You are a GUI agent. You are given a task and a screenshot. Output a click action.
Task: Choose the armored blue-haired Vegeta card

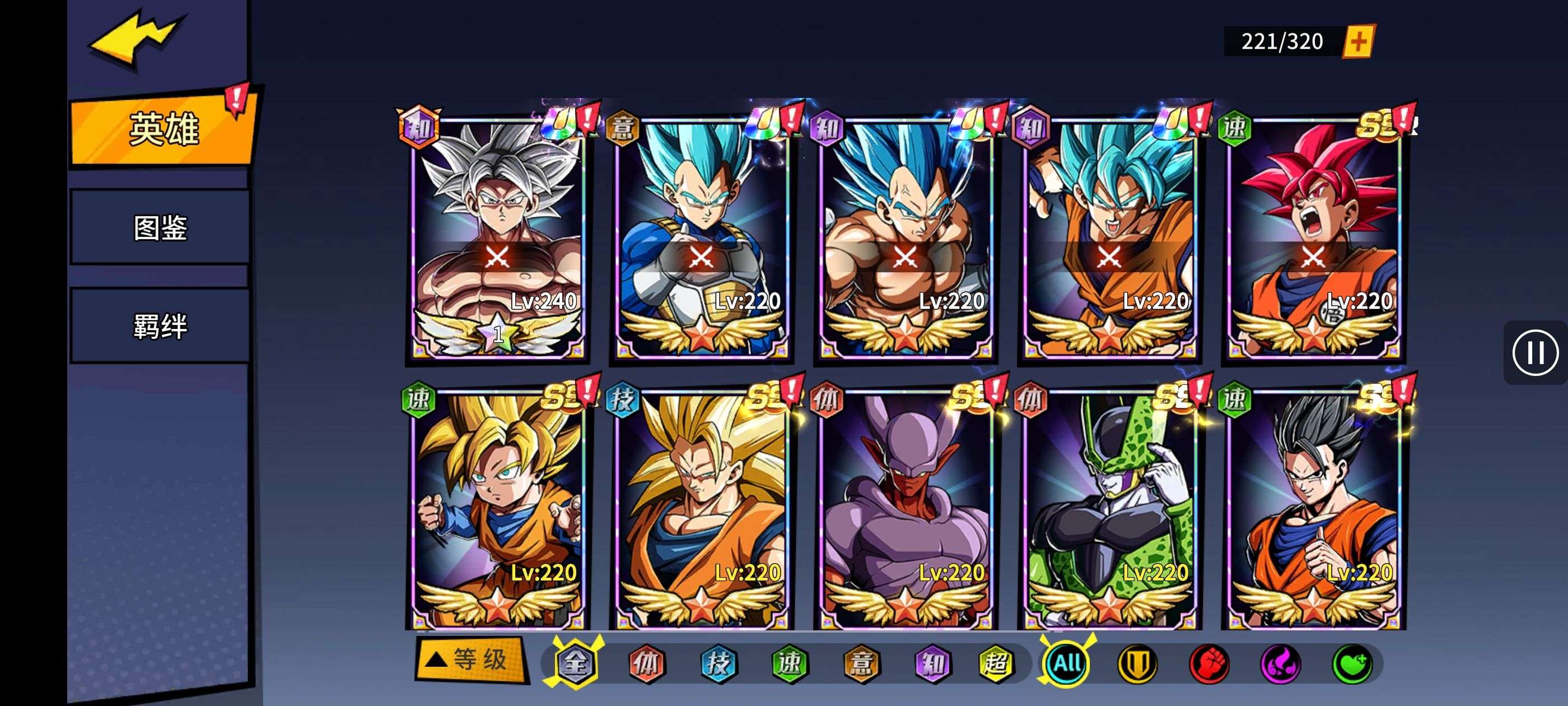pyautogui.click(x=701, y=238)
